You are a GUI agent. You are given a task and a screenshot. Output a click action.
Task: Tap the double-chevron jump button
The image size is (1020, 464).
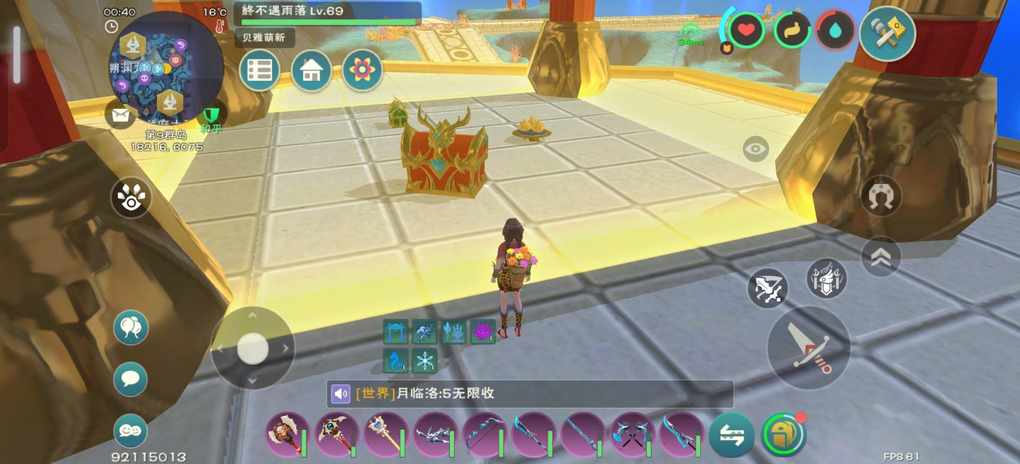click(x=880, y=257)
